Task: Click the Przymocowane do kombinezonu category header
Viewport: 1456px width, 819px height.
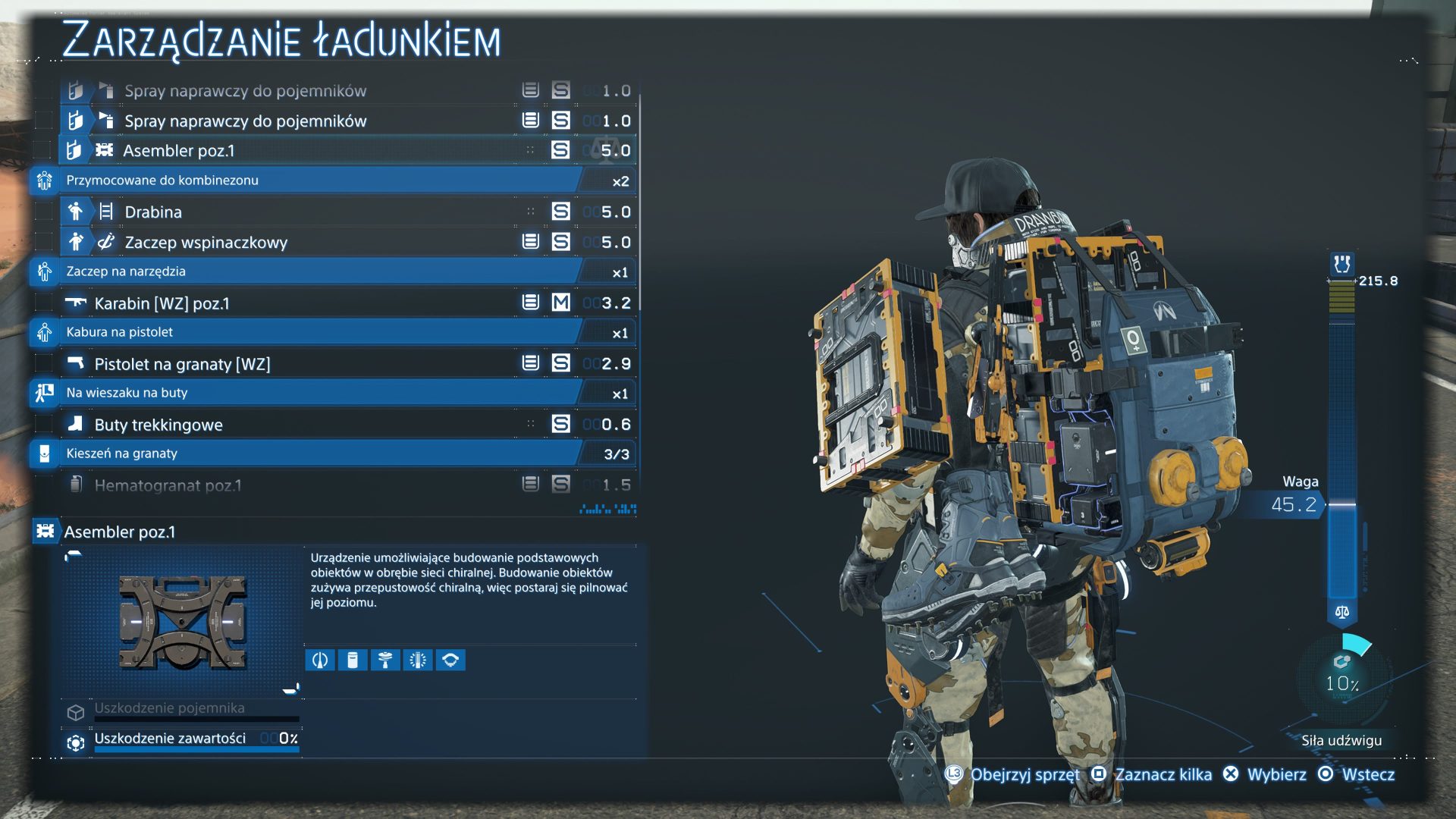Action: tap(318, 180)
